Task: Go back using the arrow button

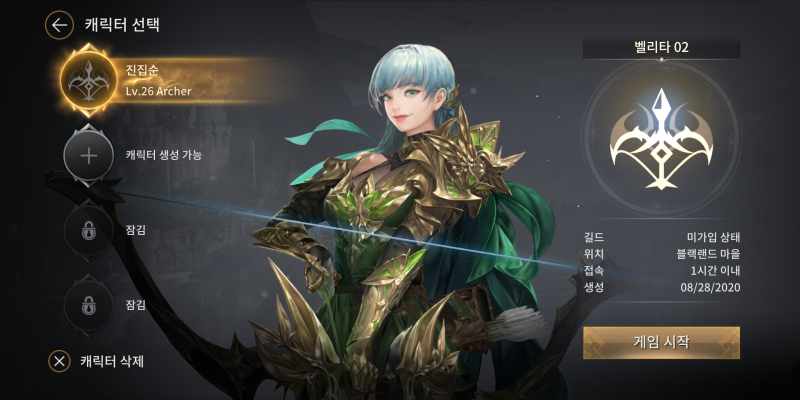Action: pos(59,24)
